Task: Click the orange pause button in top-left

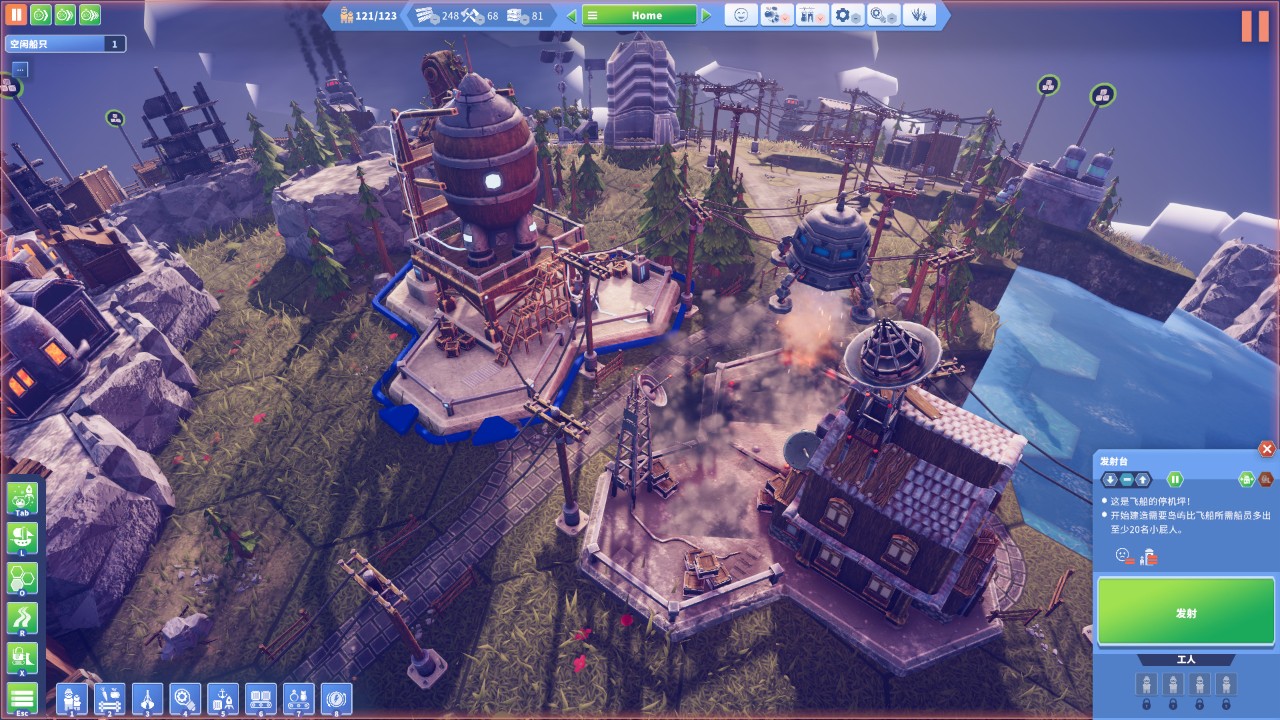Action: pyautogui.click(x=16, y=15)
